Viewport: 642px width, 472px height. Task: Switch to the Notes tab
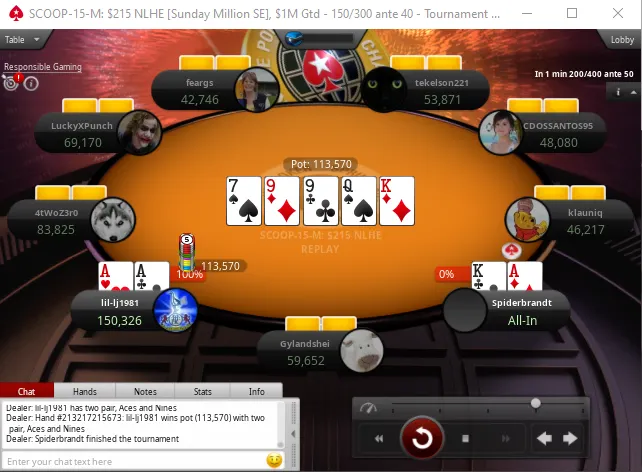coord(145,392)
